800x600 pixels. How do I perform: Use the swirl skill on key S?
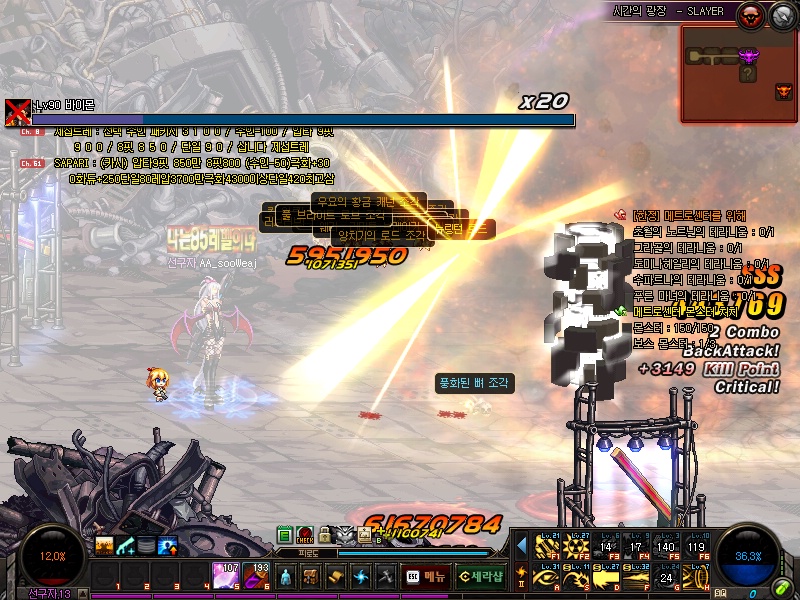[x=576, y=577]
